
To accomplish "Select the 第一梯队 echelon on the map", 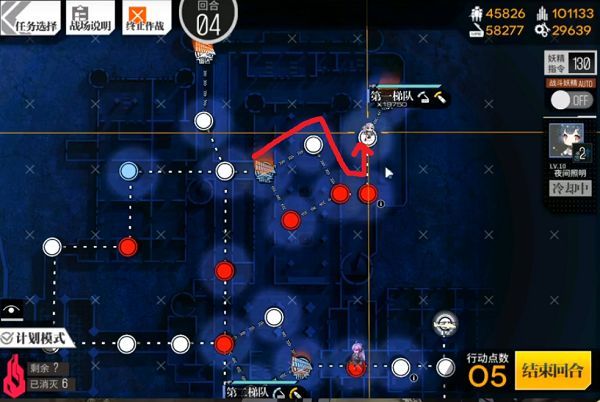I will (x=367, y=137).
